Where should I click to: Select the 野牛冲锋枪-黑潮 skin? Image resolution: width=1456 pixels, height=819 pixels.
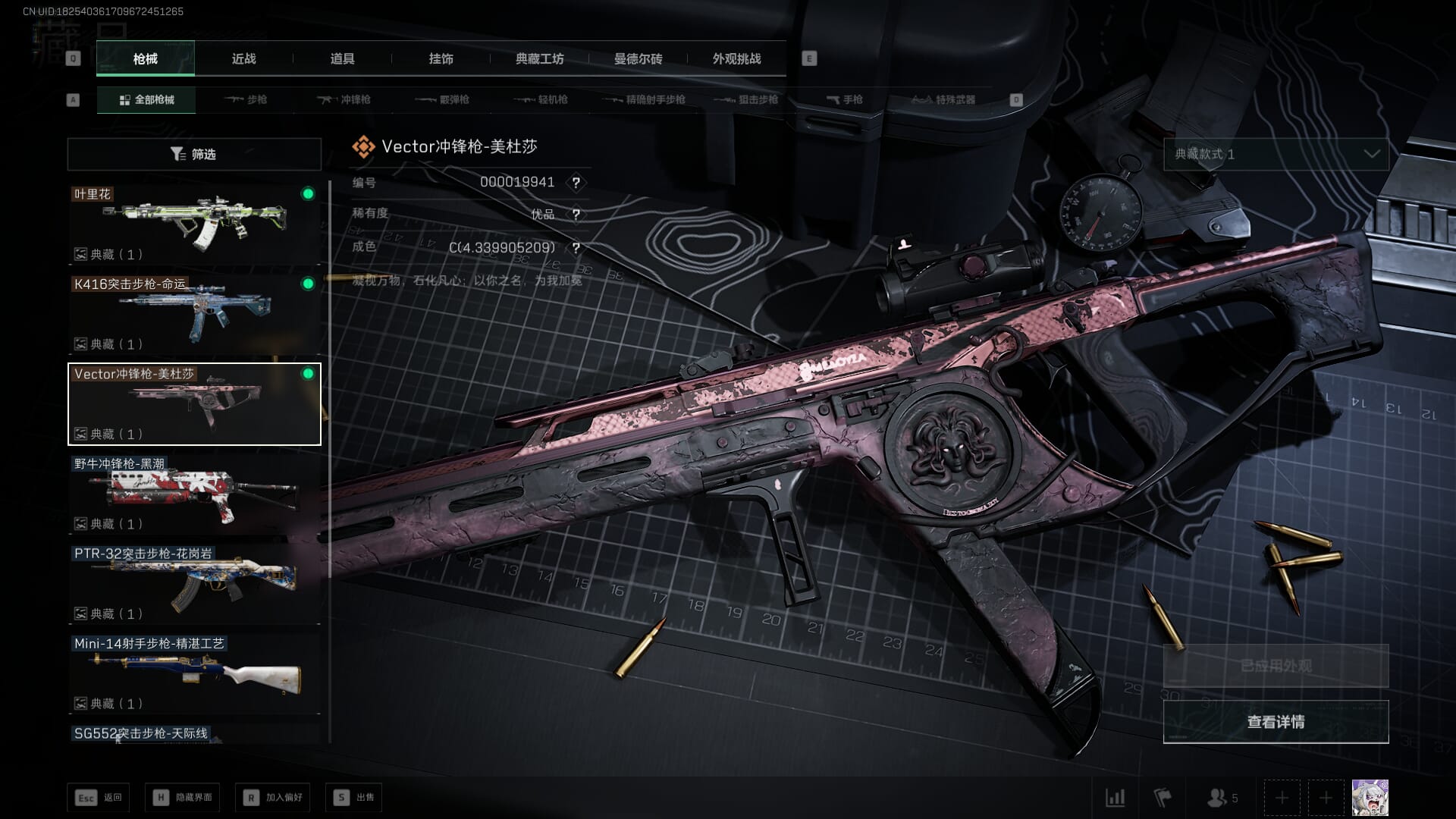point(194,494)
